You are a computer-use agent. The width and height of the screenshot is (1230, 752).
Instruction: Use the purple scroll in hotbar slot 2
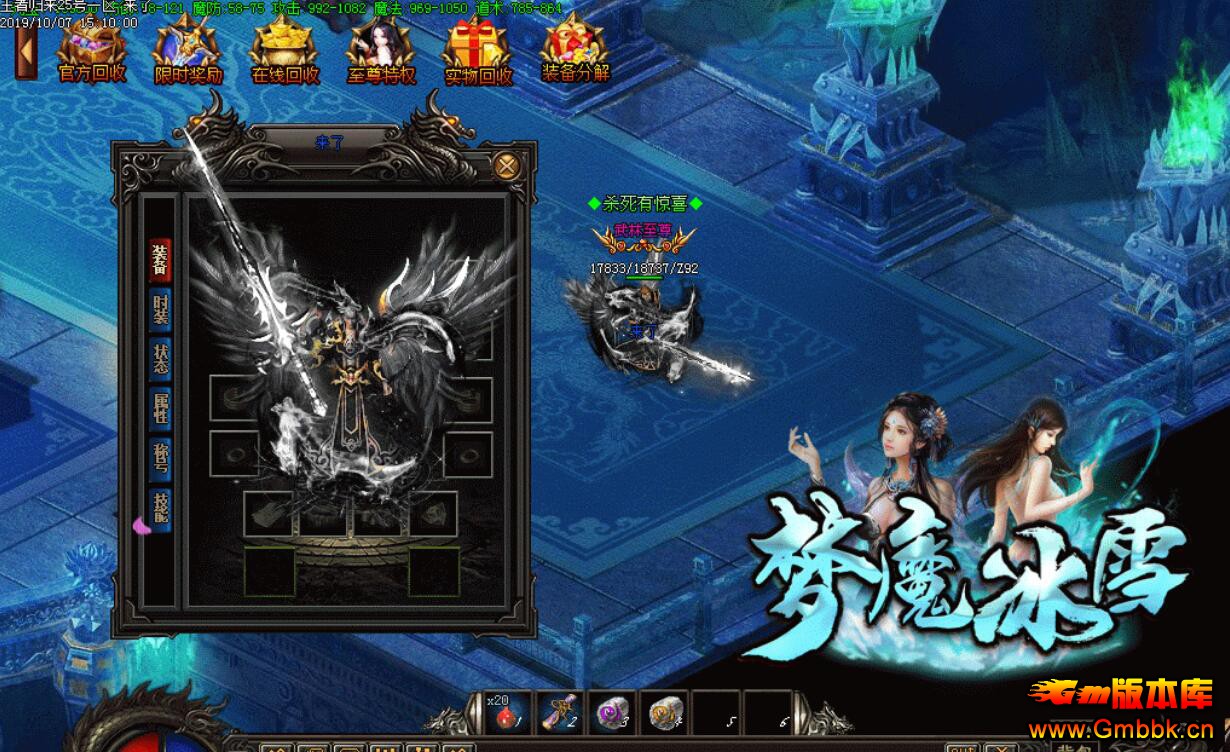560,712
